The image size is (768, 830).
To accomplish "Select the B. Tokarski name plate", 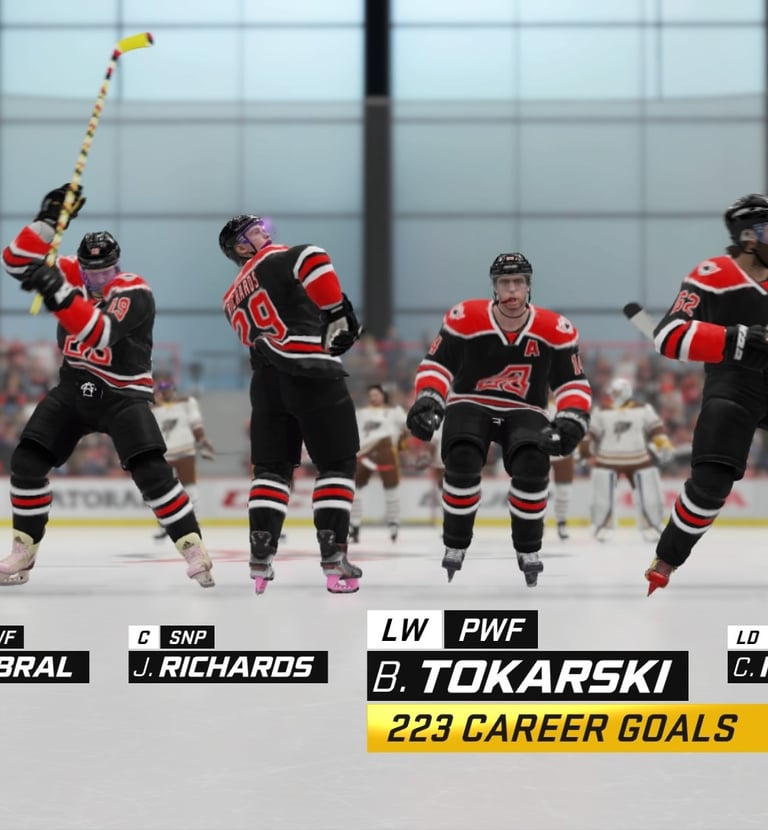I will [527, 676].
